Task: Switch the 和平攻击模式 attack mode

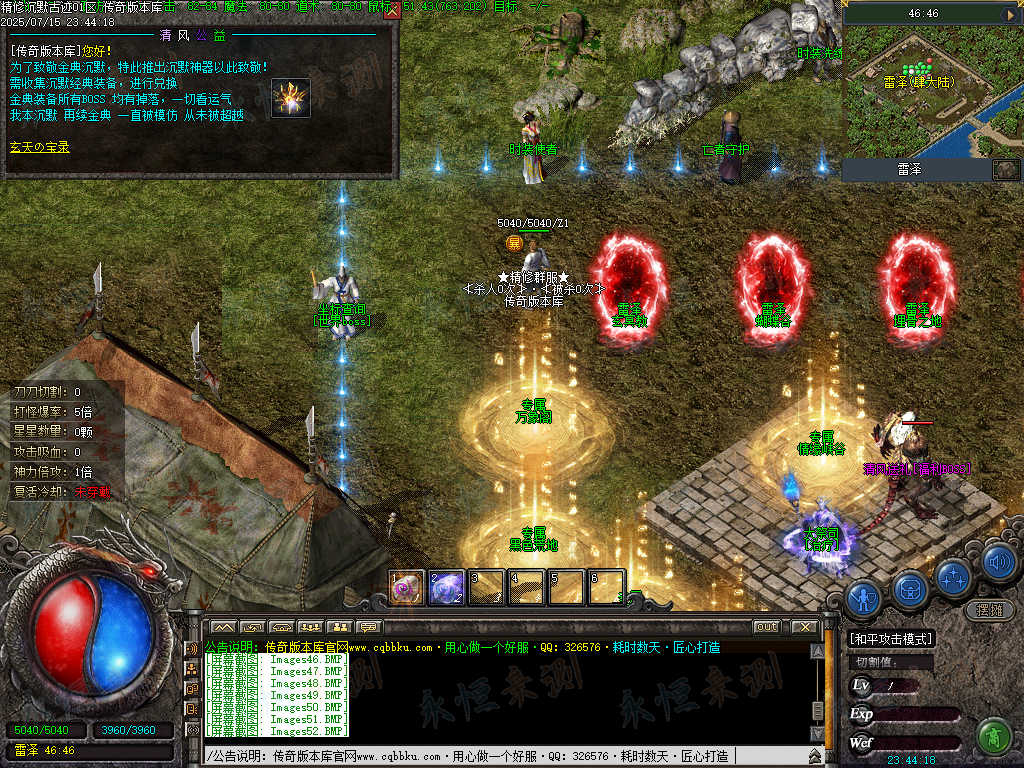Action: click(x=890, y=639)
